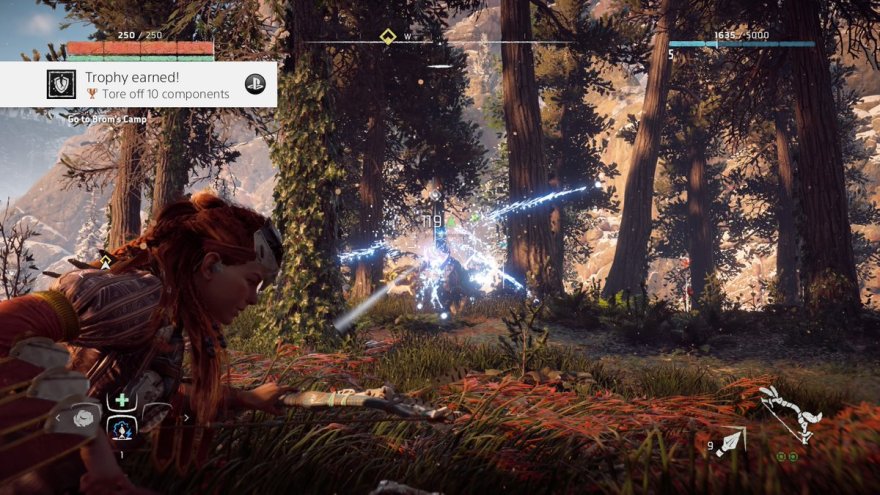Use the green cross medicine pouch
The height and width of the screenshot is (495, 880).
coord(123,400)
